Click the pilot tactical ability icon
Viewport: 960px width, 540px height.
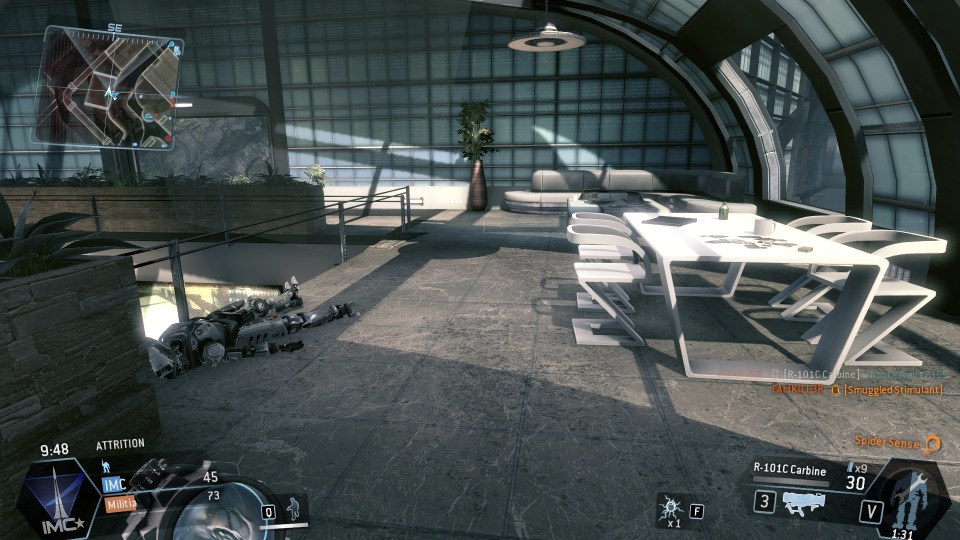[293, 506]
